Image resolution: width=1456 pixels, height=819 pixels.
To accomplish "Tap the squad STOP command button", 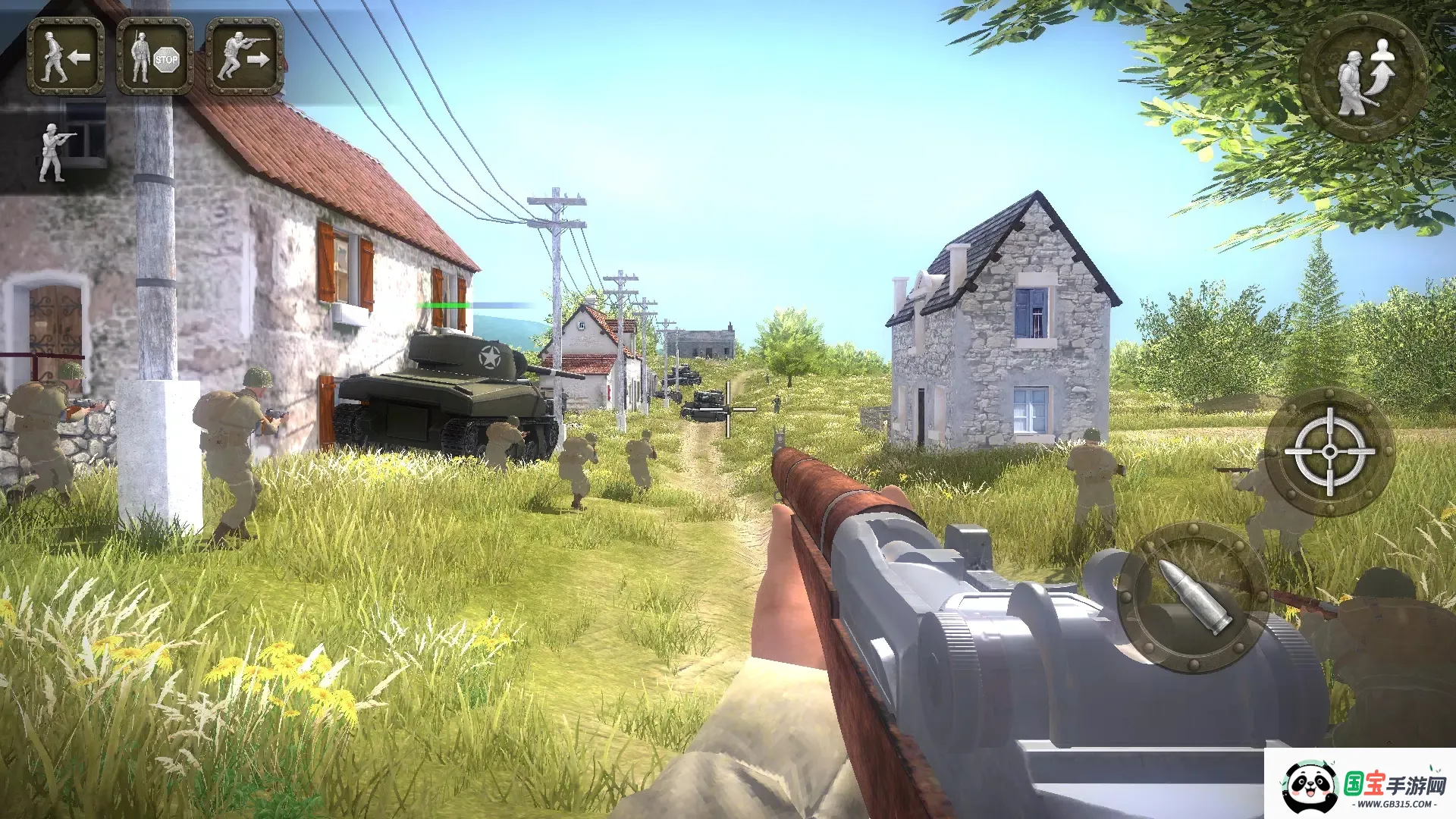I will click(155, 56).
